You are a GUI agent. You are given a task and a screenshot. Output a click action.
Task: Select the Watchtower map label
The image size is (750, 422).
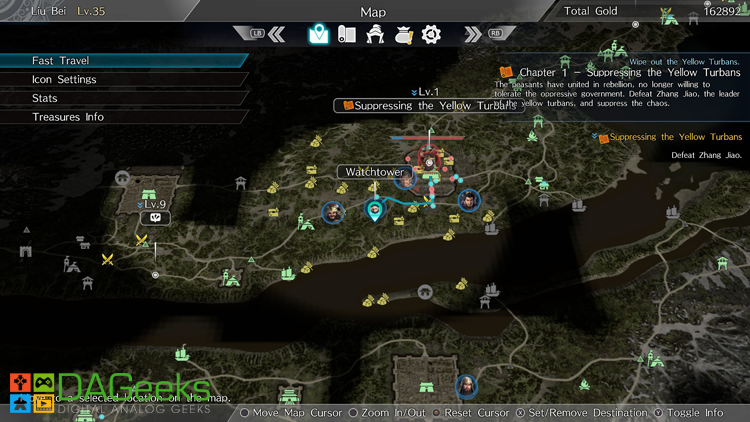pos(373,172)
